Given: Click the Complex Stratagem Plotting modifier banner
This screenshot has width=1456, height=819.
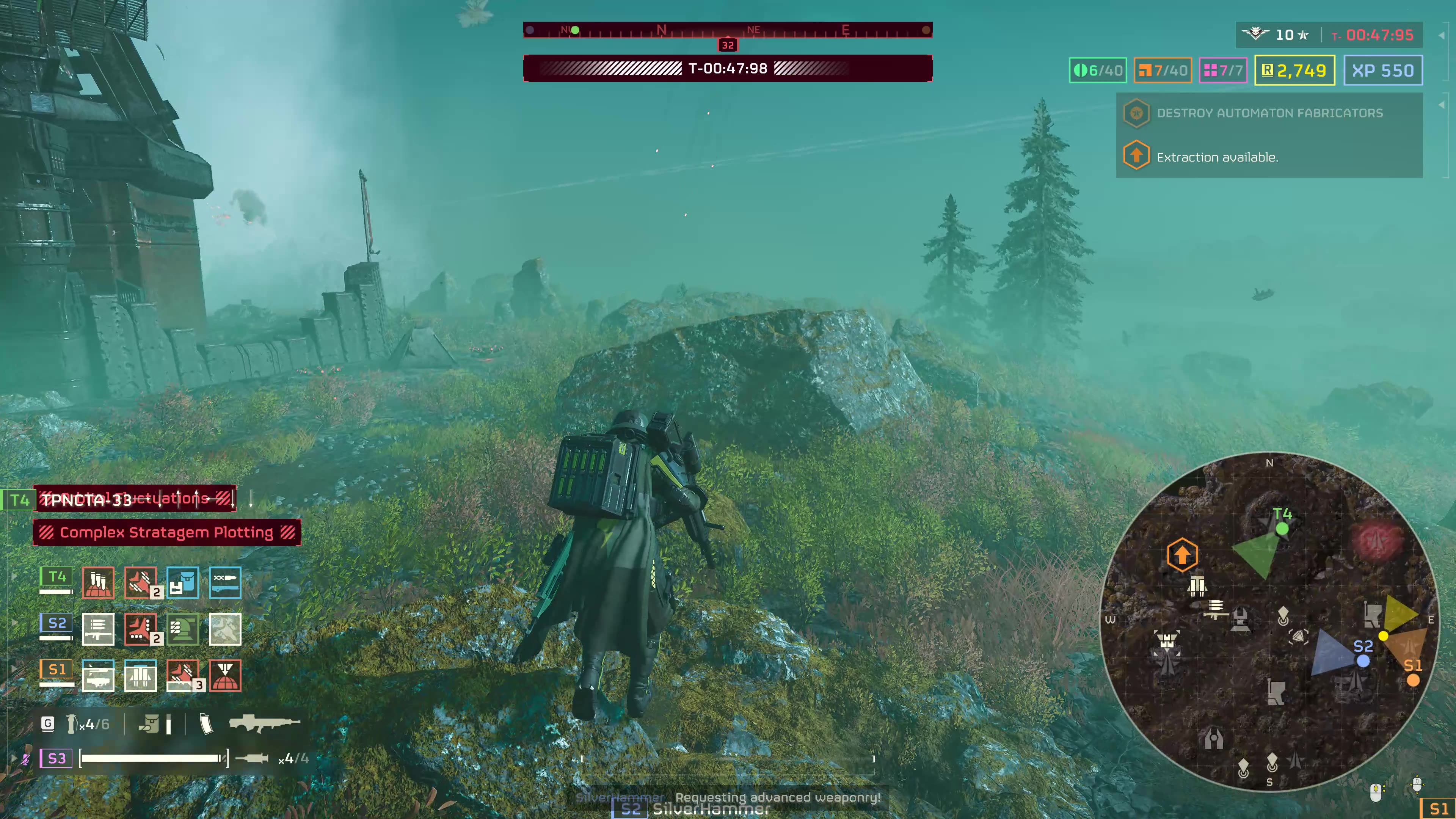Looking at the screenshot, I should (x=167, y=532).
